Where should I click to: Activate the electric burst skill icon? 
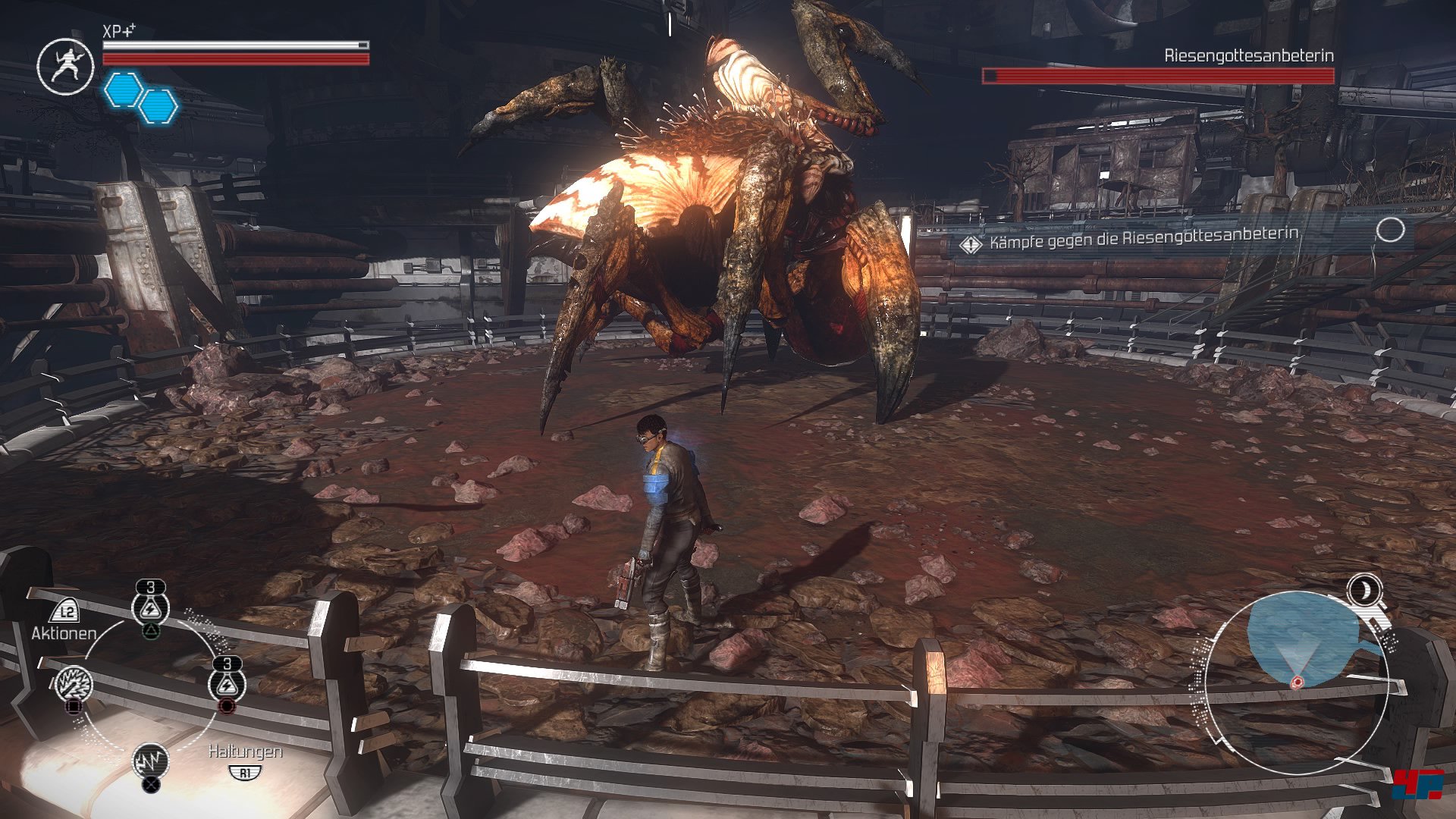[x=74, y=684]
